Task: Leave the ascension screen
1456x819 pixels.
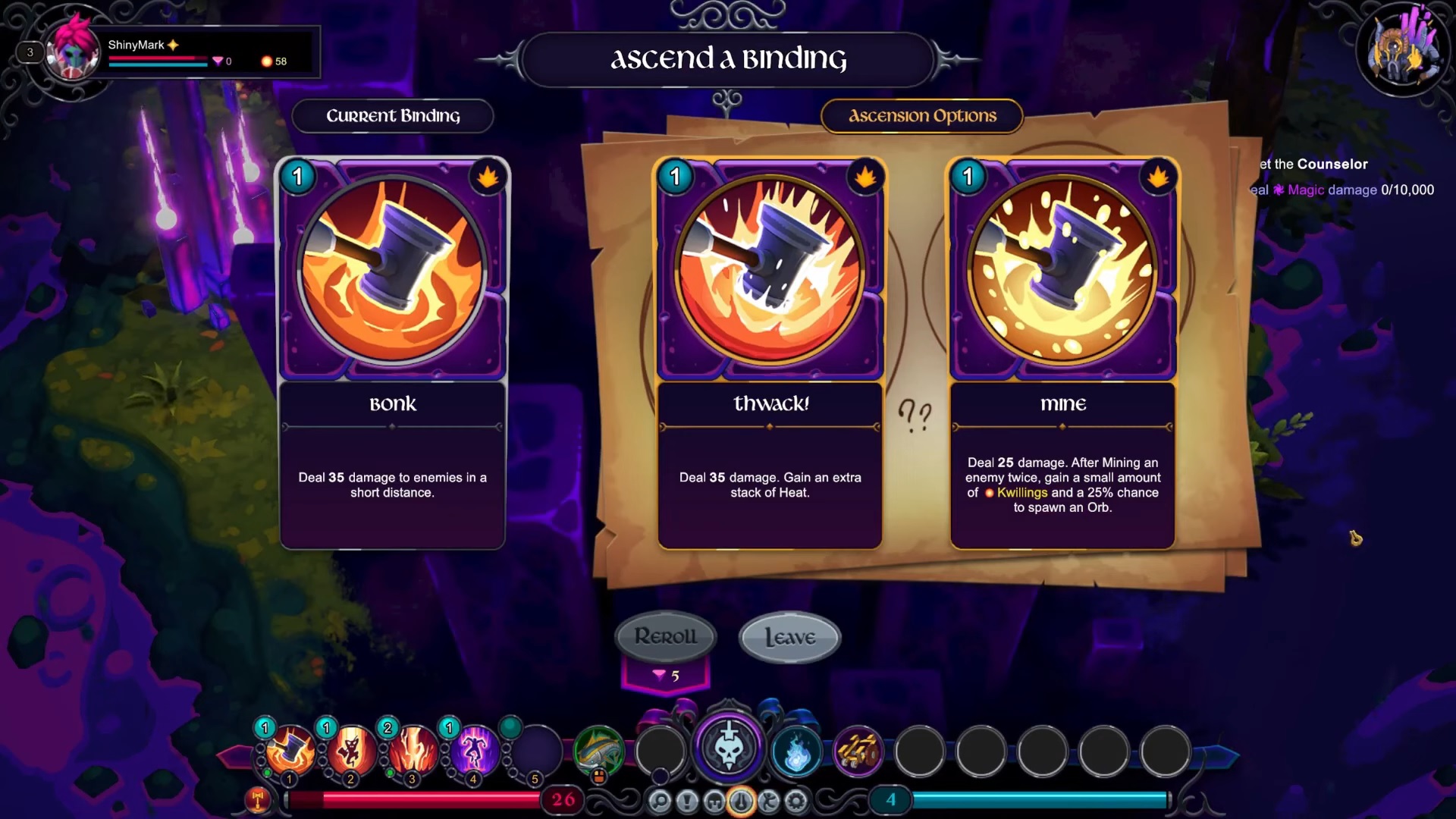Action: tap(789, 637)
